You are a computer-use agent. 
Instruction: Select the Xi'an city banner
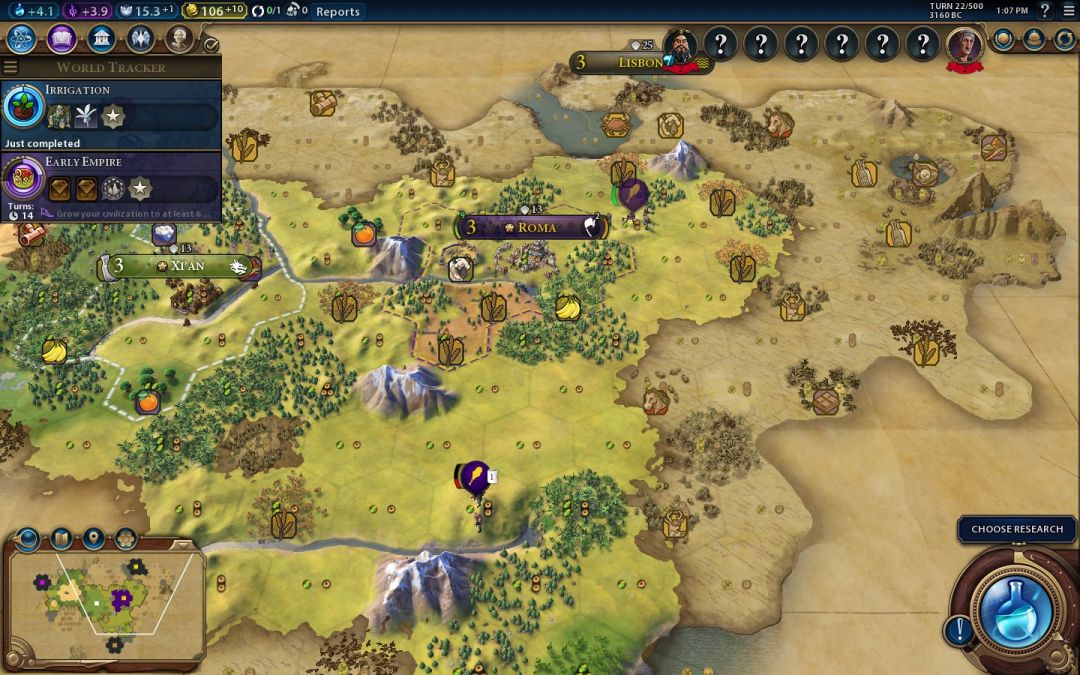pos(180,266)
